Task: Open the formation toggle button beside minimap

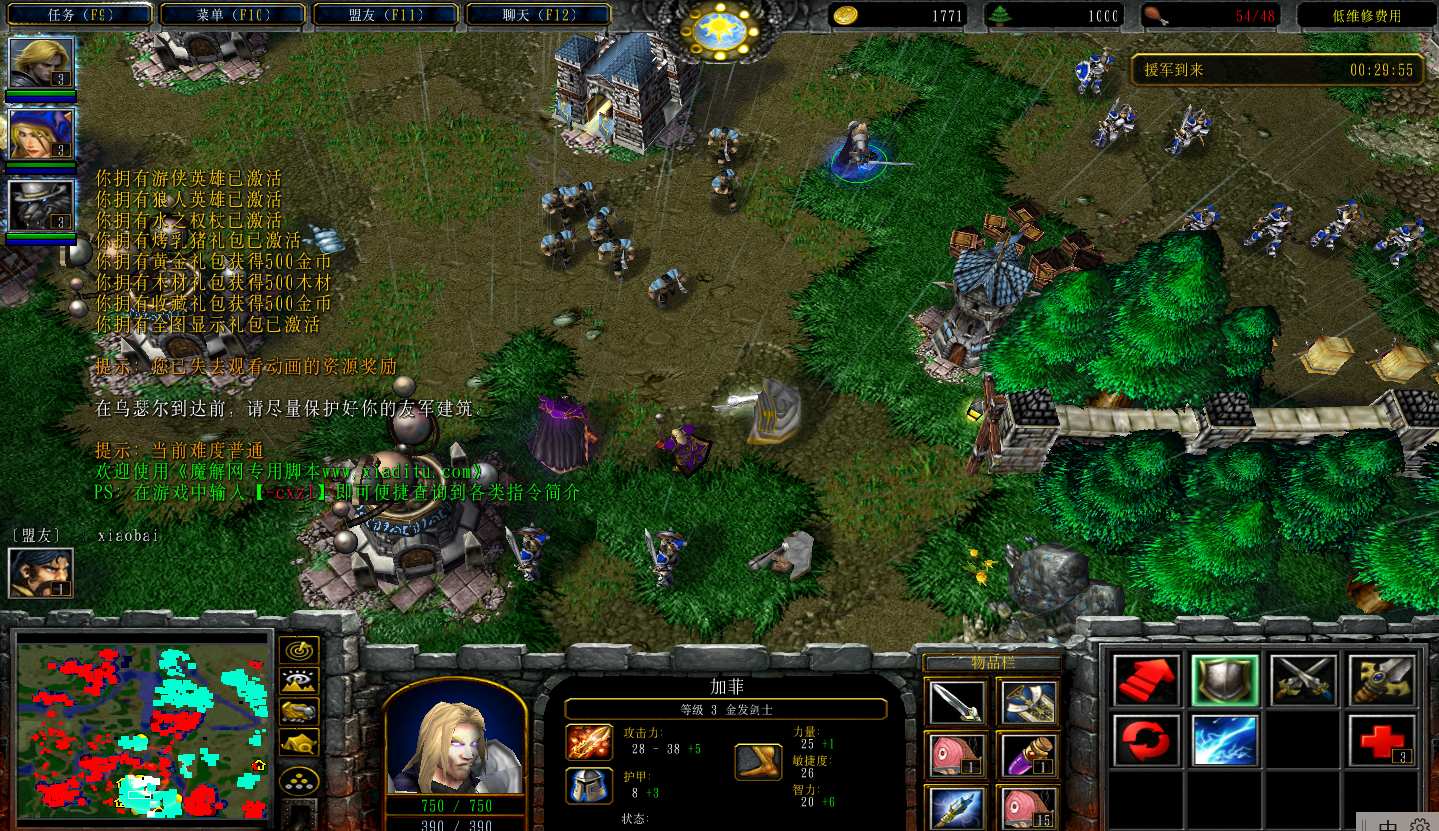Action: [x=299, y=780]
